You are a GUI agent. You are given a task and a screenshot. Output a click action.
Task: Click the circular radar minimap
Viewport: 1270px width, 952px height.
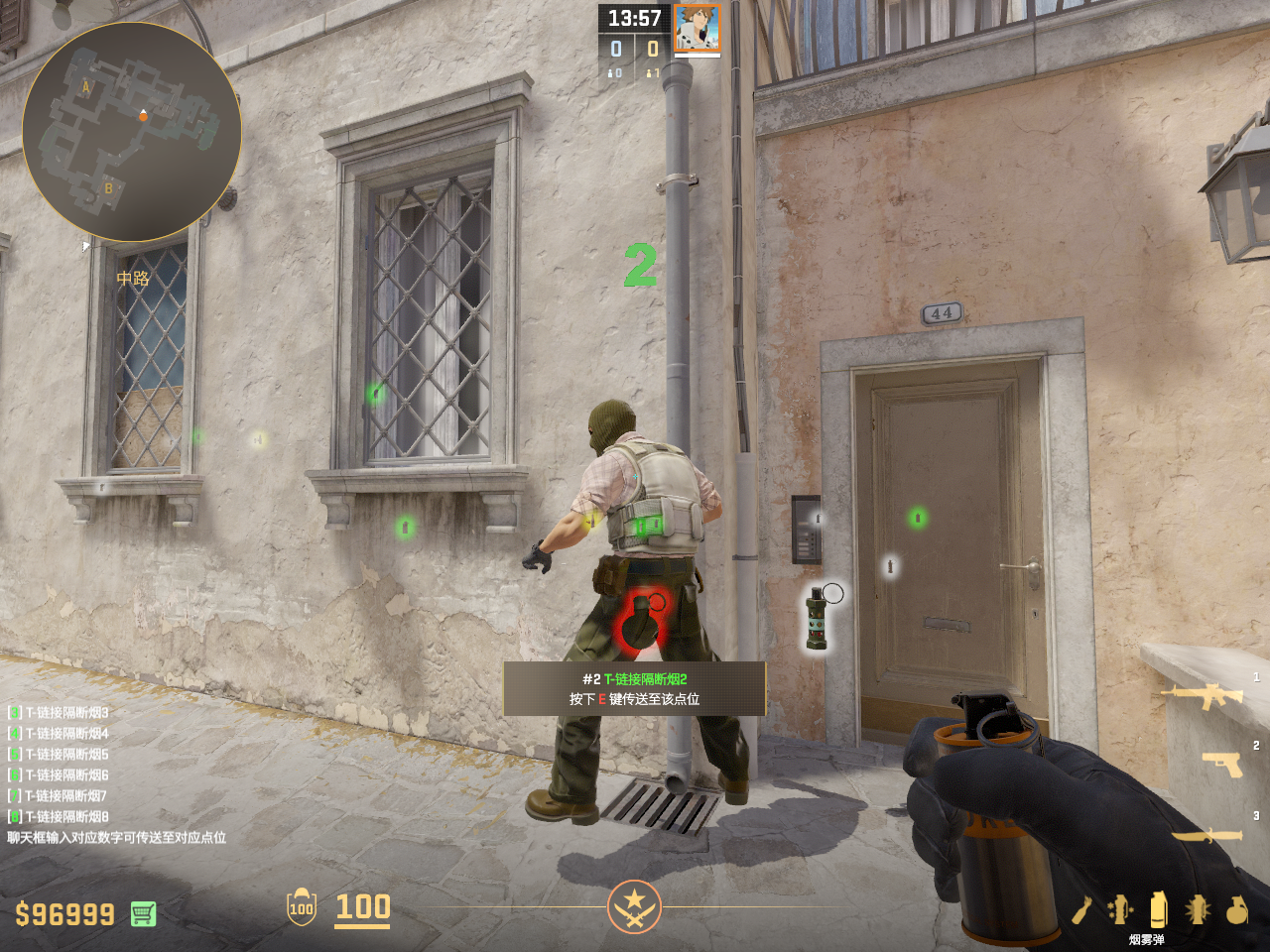131,131
